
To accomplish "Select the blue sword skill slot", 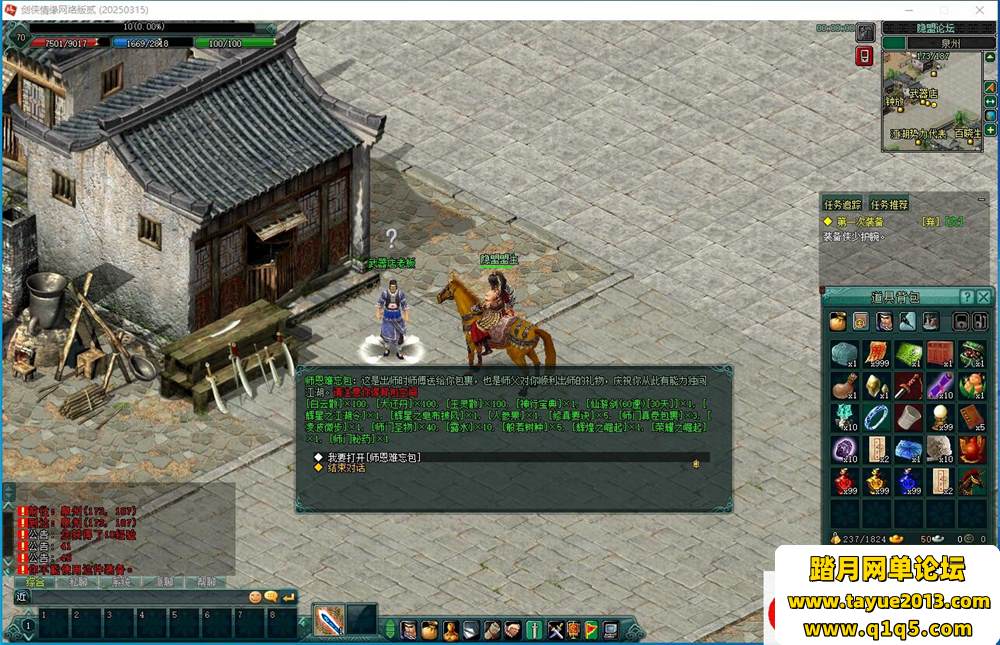I will click(329, 621).
